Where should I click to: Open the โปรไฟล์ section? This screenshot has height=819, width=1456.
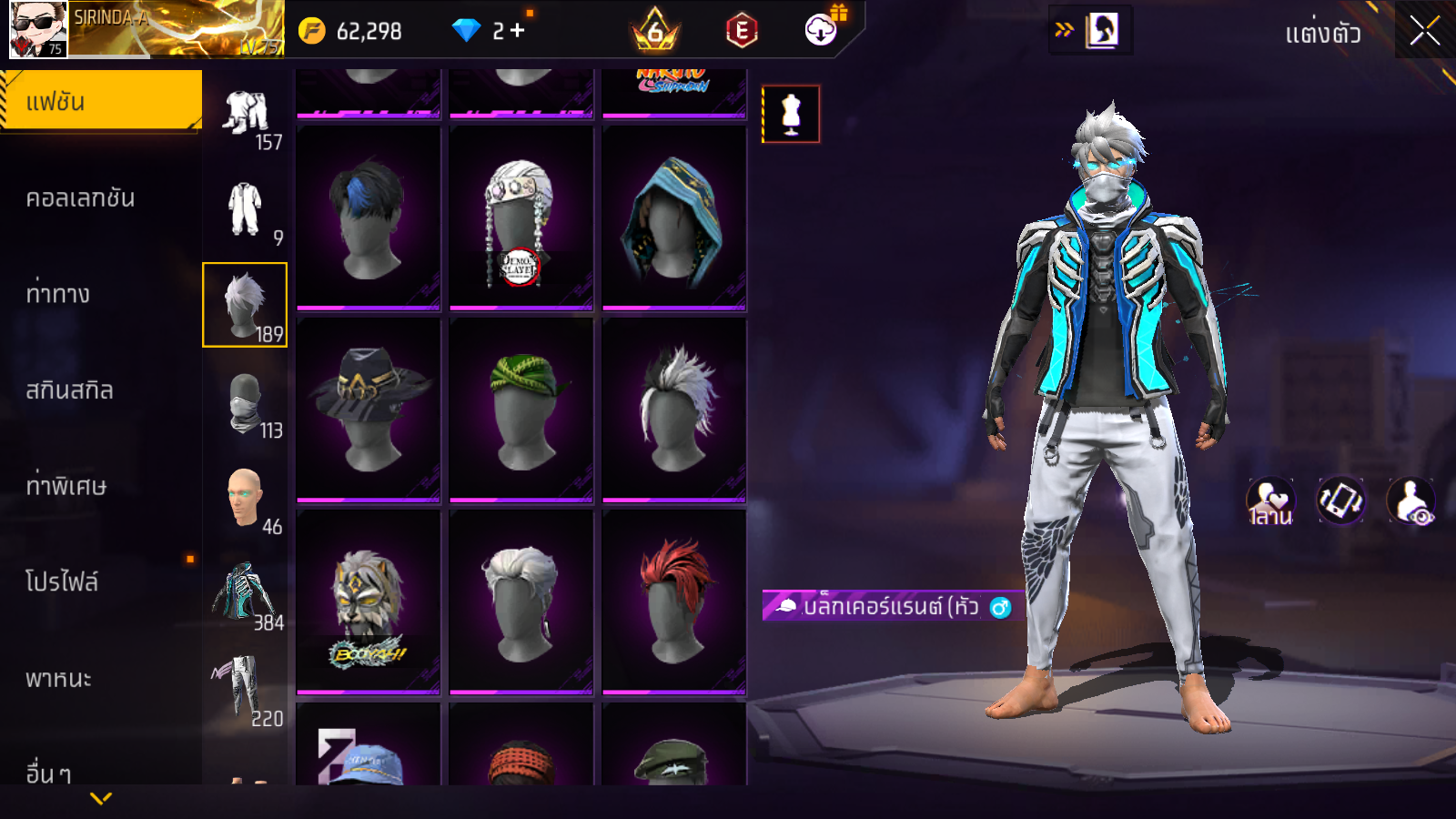tap(62, 582)
